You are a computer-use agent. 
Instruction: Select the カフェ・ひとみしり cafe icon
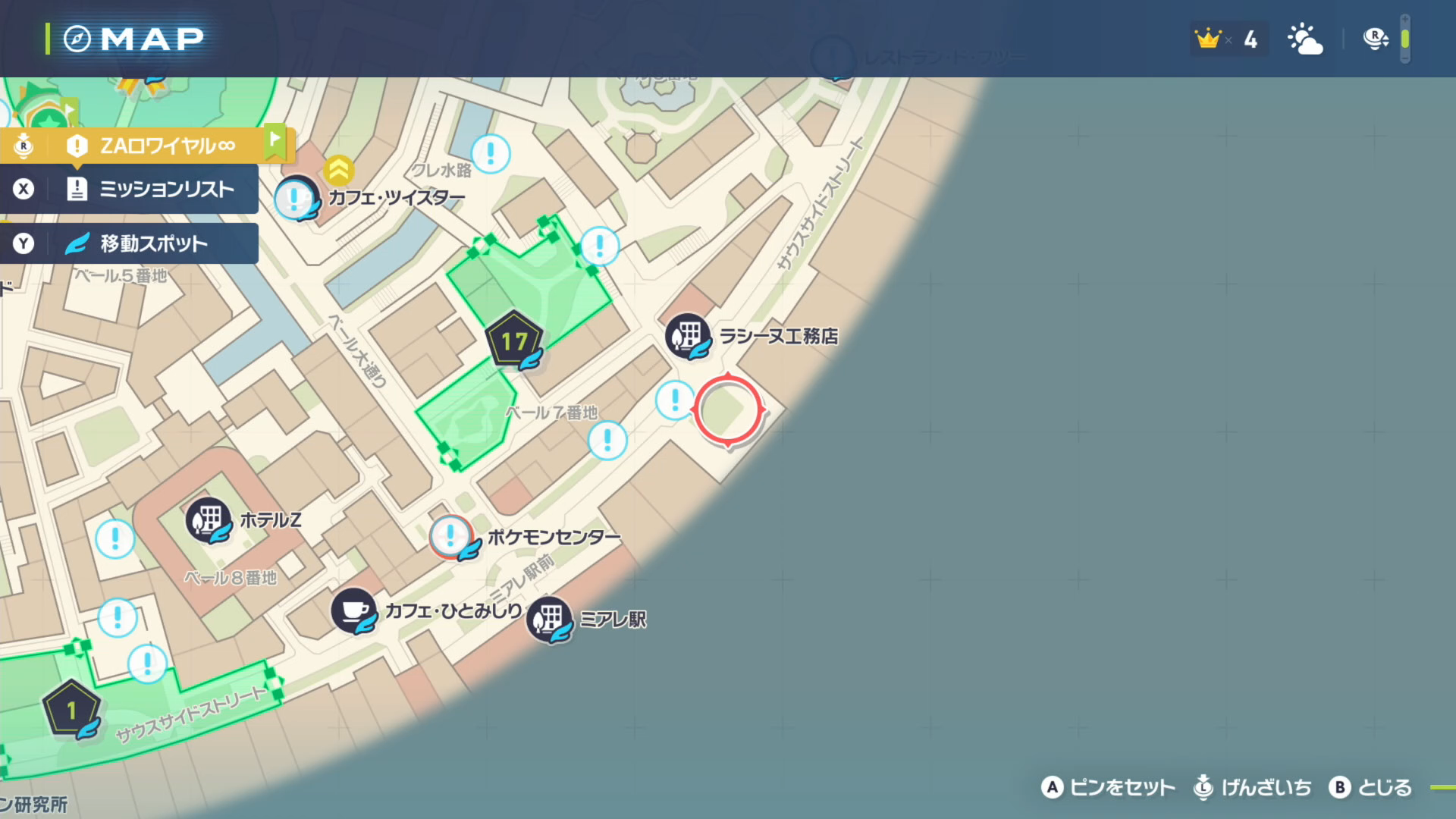pyautogui.click(x=353, y=610)
